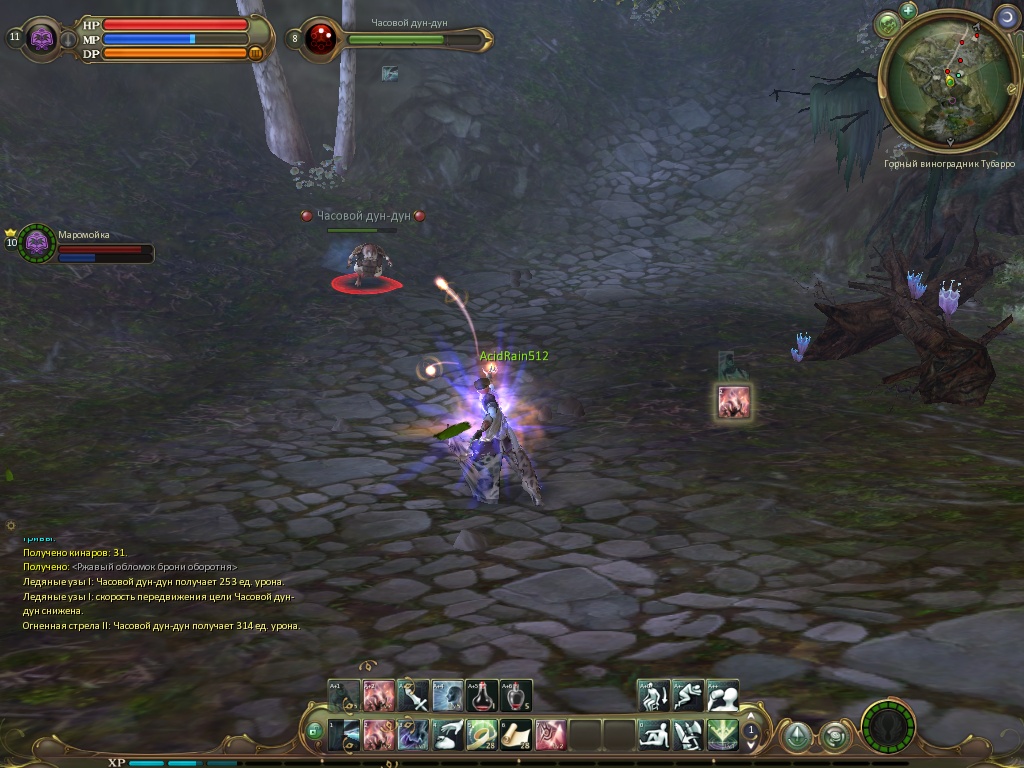Click the skill icon floating right of character
The width and height of the screenshot is (1024, 768).
(x=734, y=401)
